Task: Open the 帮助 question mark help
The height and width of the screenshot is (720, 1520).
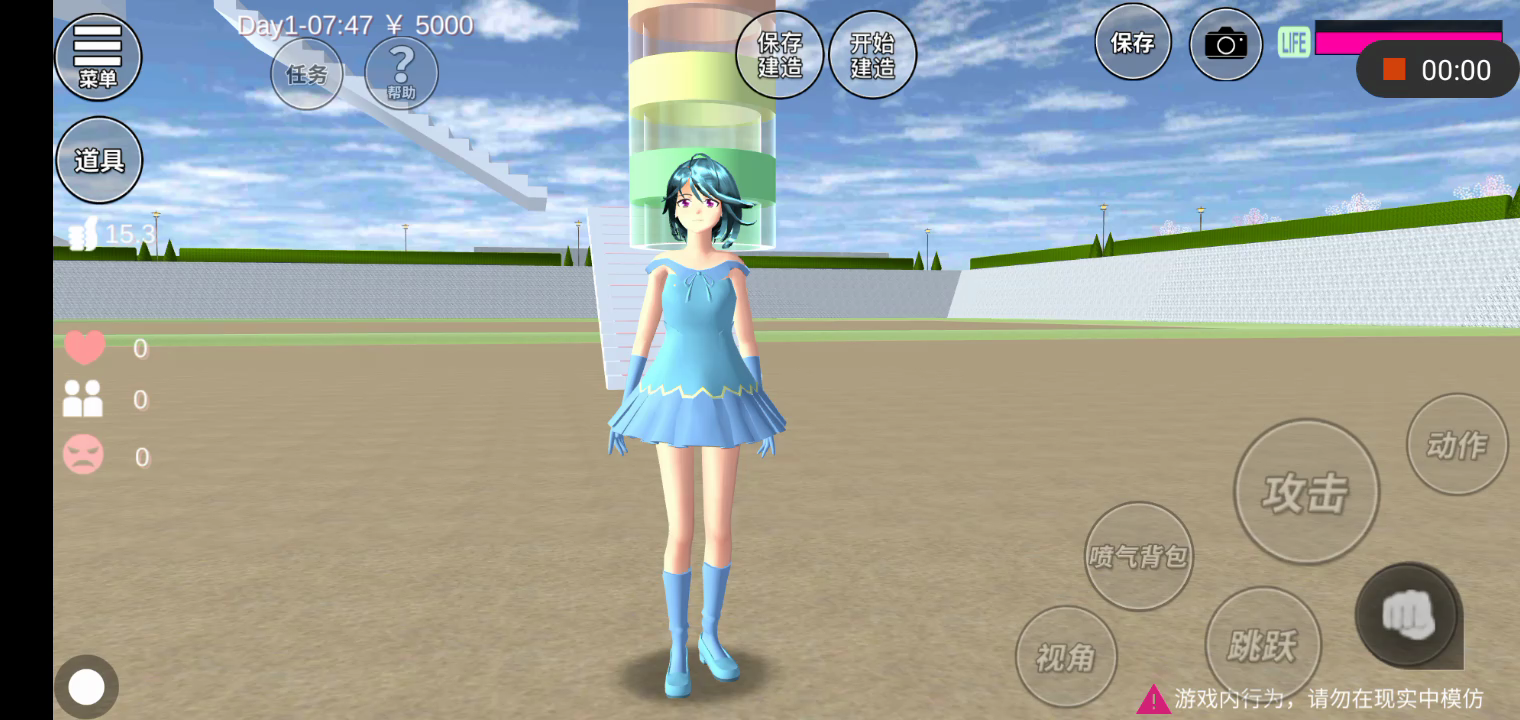Action: [401, 73]
